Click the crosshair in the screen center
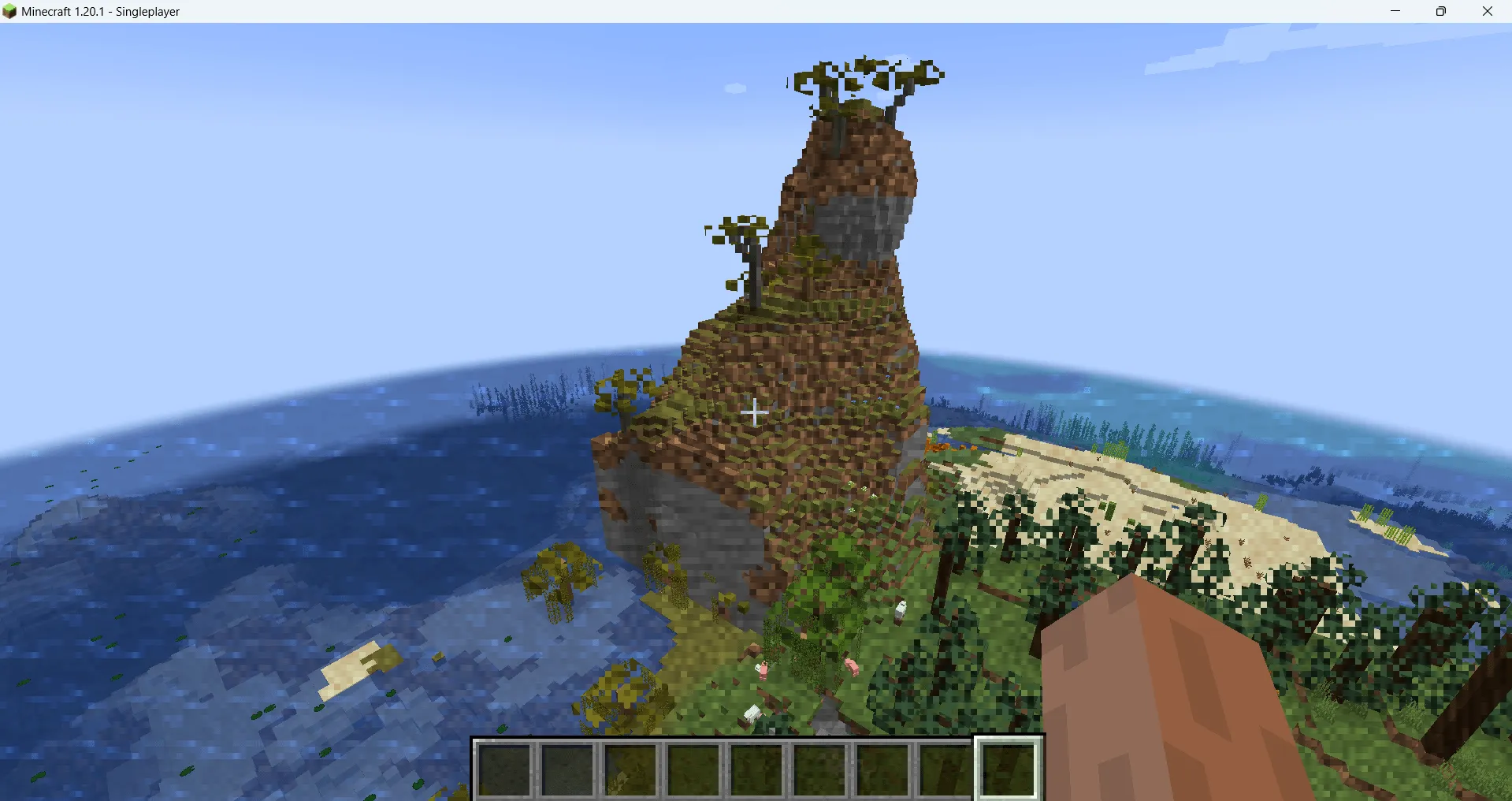This screenshot has height=801, width=1512. click(x=755, y=412)
